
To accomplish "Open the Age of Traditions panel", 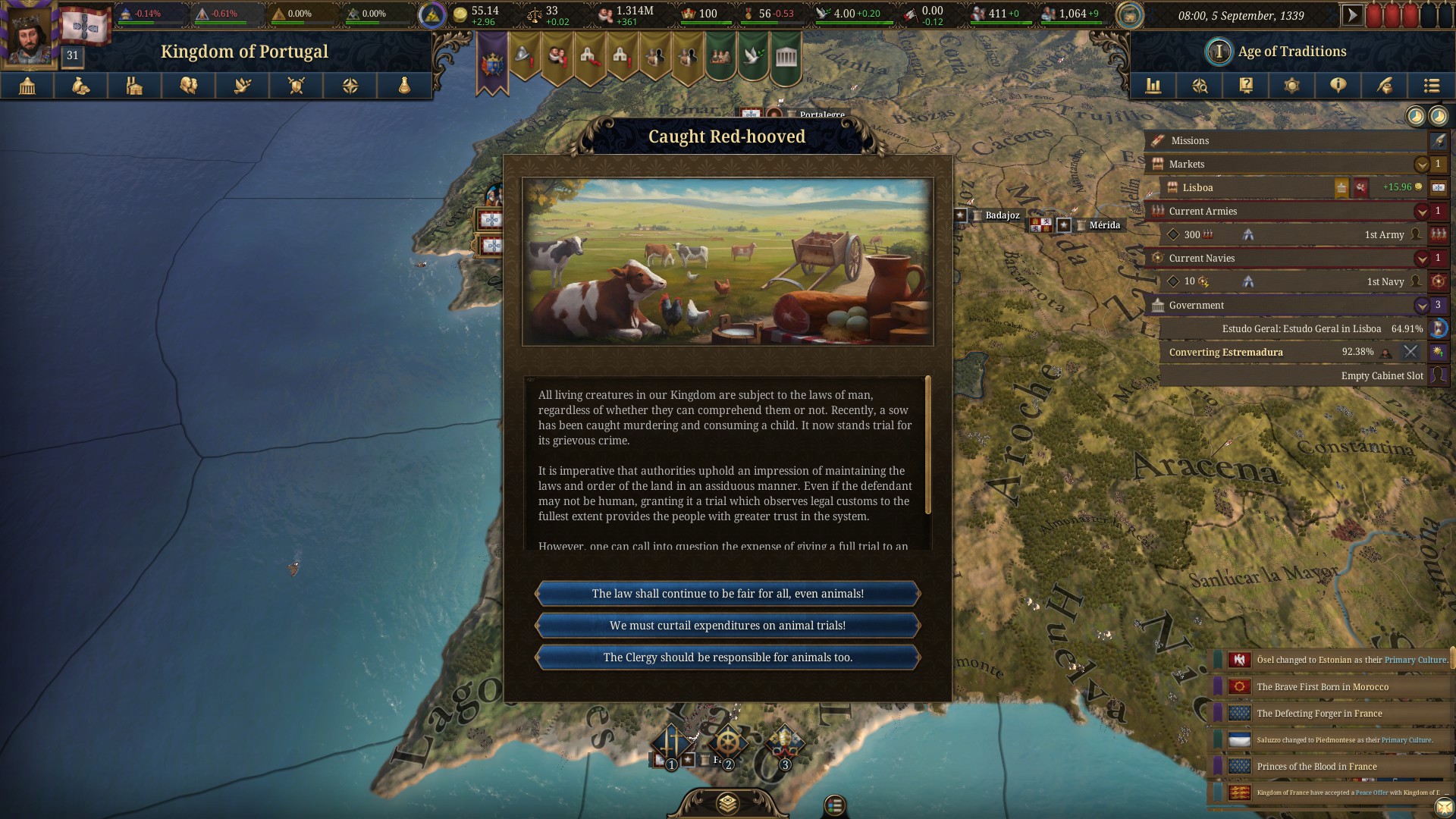I will pos(1291,52).
